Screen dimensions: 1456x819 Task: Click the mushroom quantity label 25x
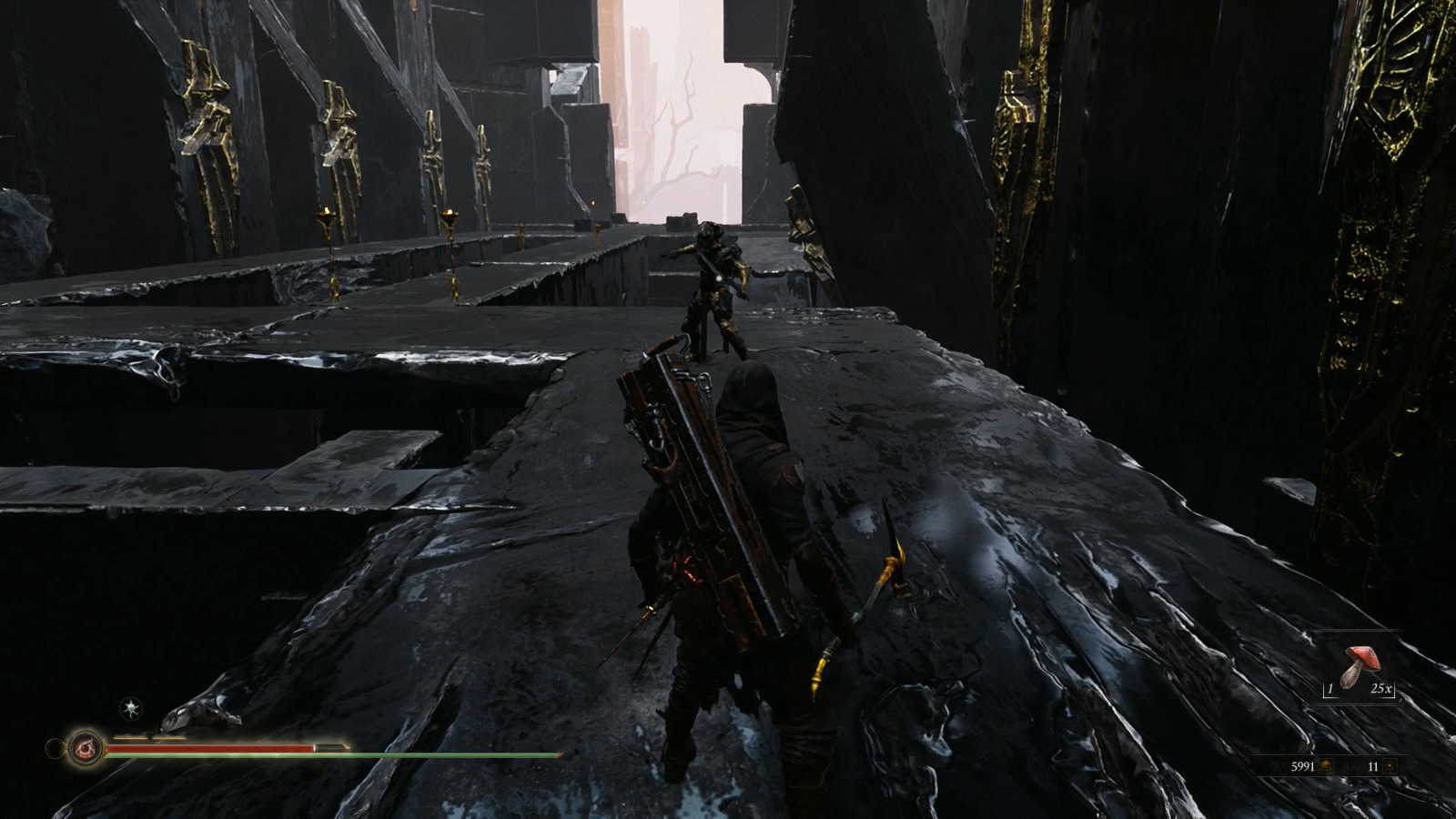[x=1381, y=689]
